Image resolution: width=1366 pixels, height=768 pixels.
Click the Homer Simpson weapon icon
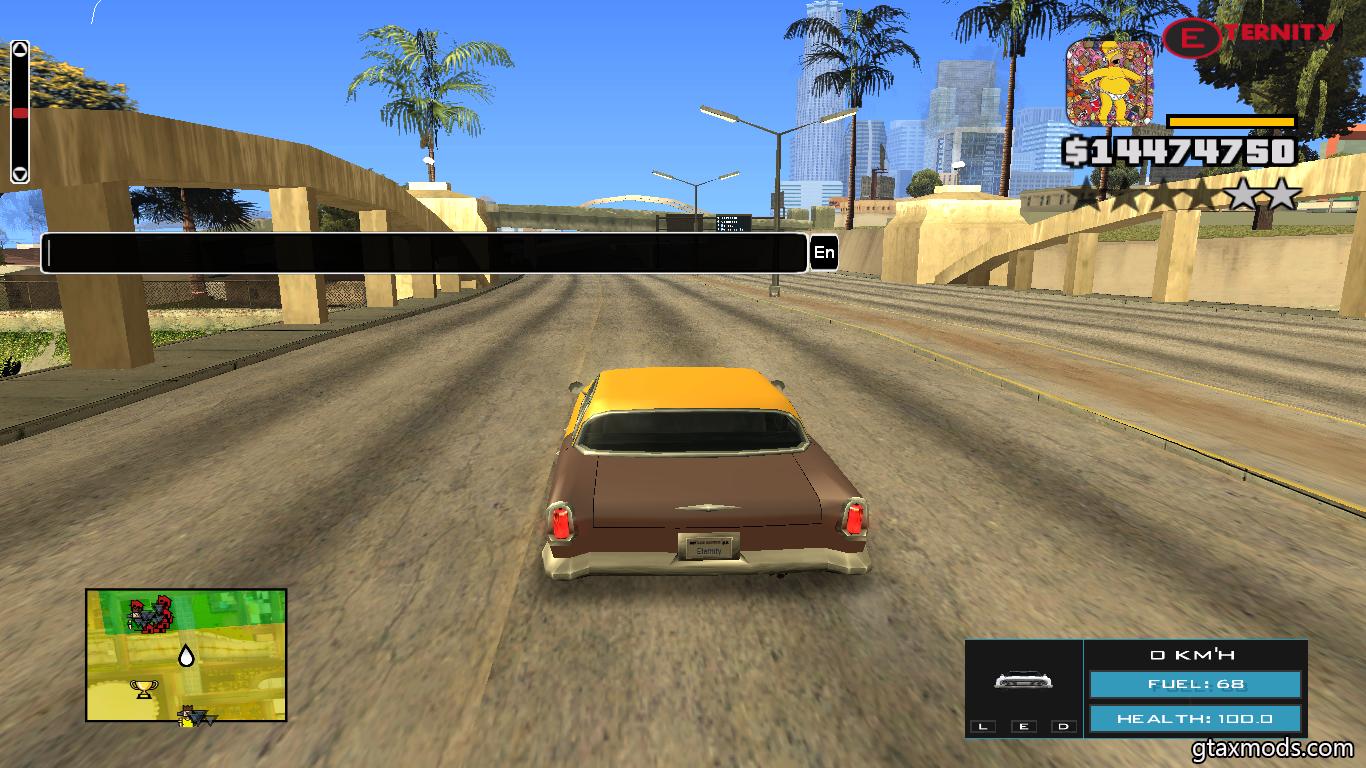[1109, 82]
